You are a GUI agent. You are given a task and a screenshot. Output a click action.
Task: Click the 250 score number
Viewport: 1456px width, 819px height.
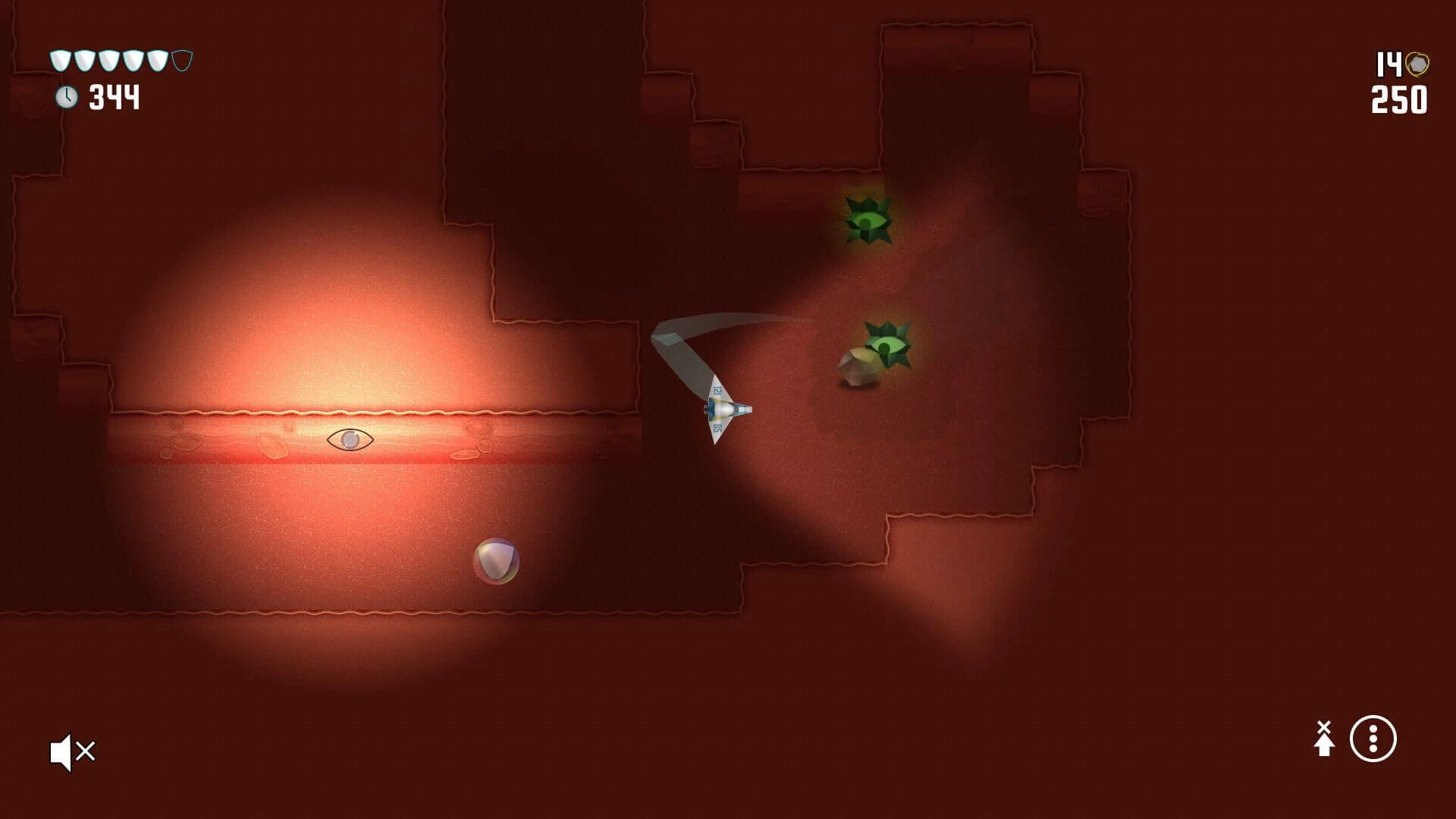1400,99
